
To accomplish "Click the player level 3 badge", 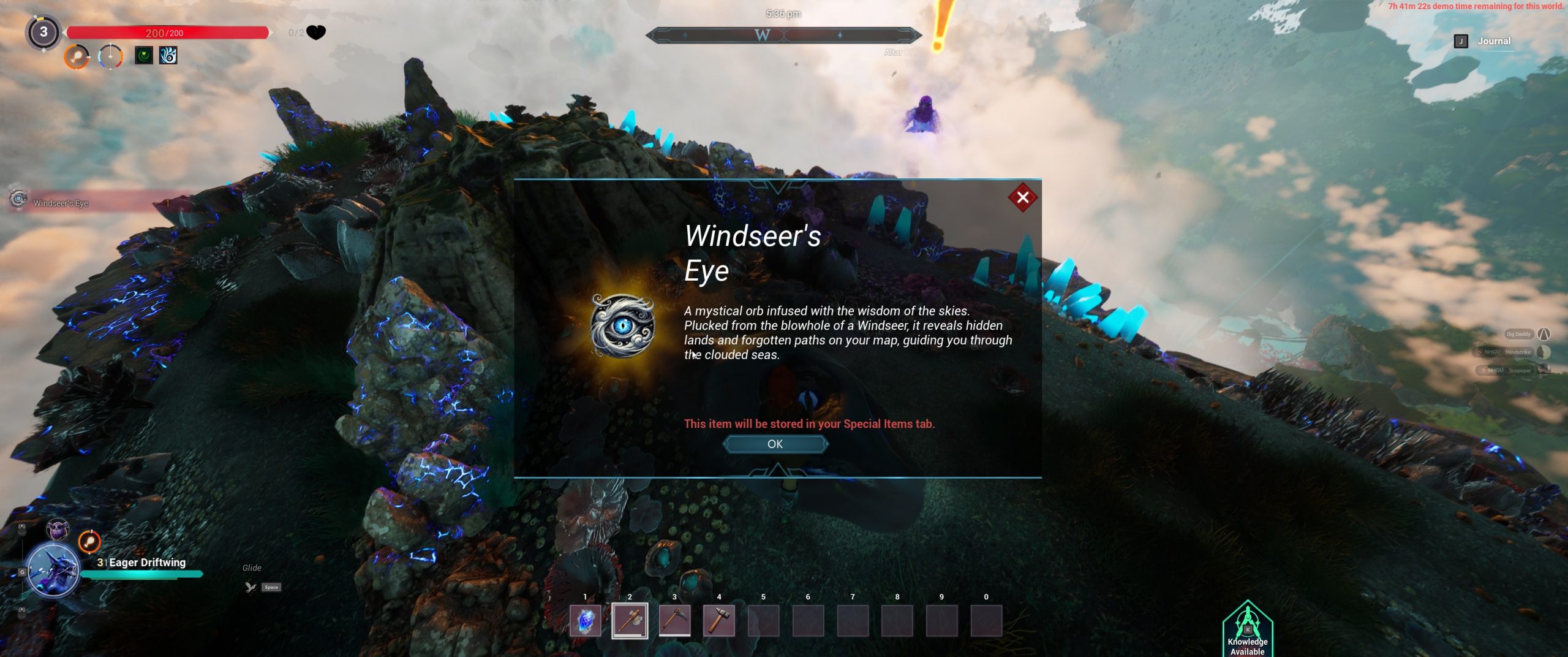I will pyautogui.click(x=43, y=32).
